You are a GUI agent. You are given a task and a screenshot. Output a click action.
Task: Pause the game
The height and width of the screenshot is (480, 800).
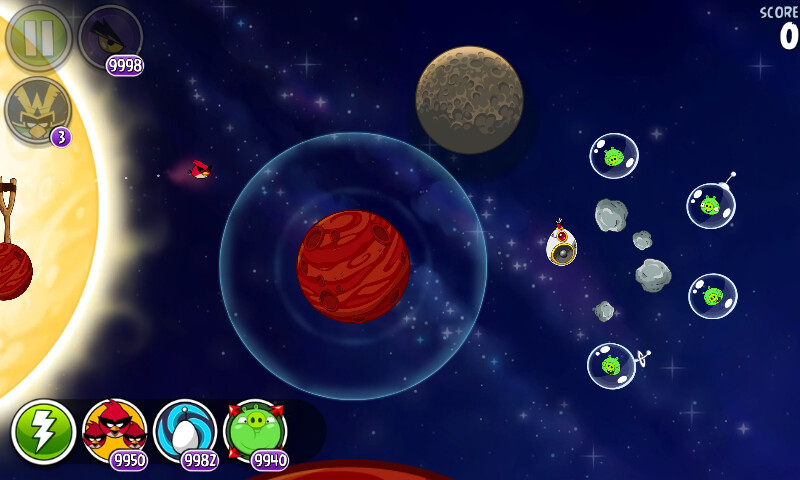(x=38, y=37)
